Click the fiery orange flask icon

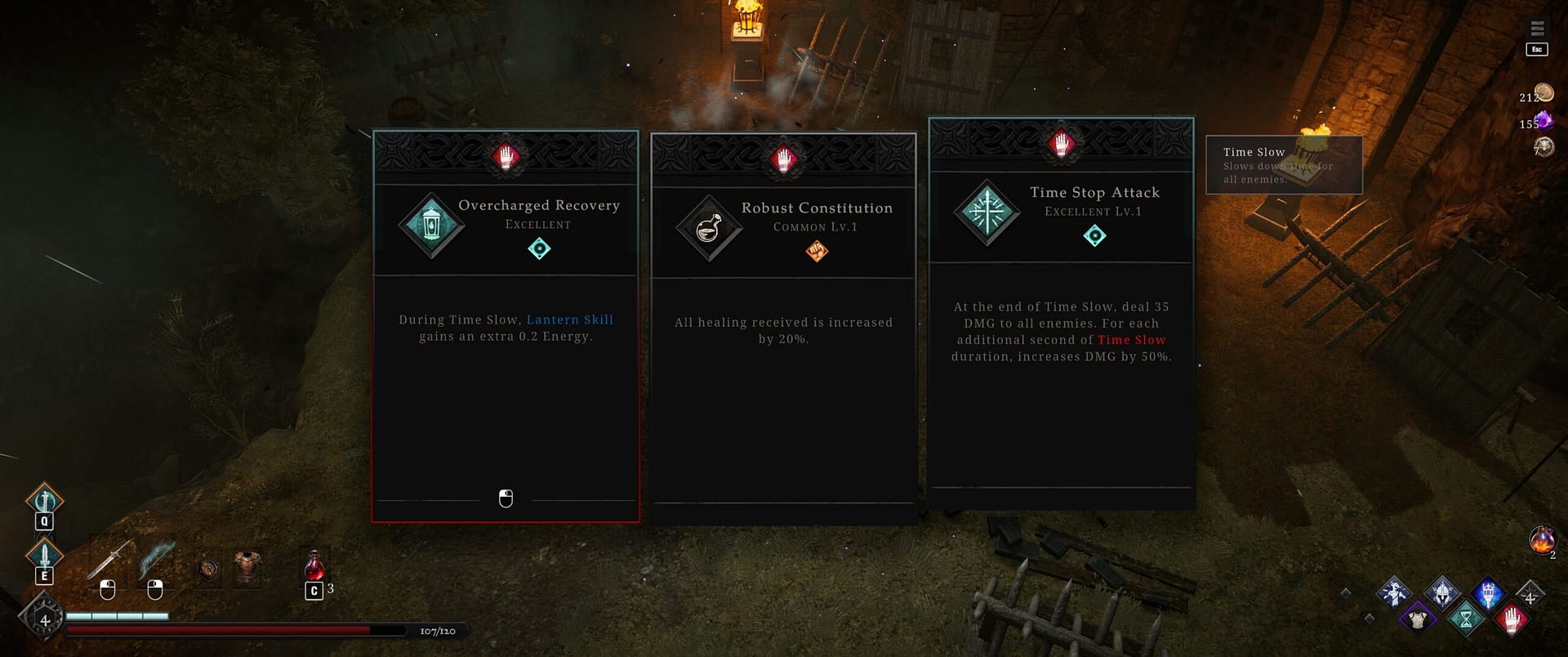1542,540
